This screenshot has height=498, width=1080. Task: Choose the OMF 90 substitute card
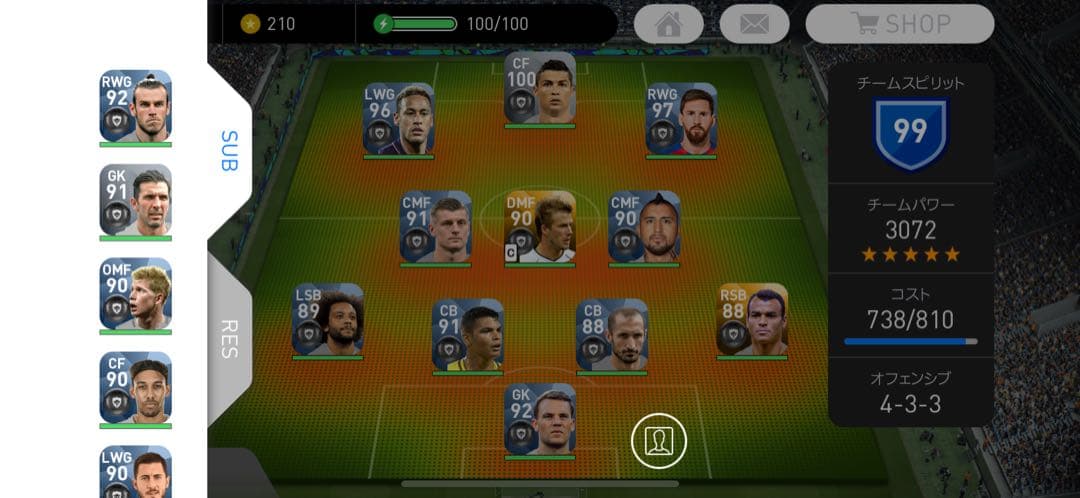(135, 294)
